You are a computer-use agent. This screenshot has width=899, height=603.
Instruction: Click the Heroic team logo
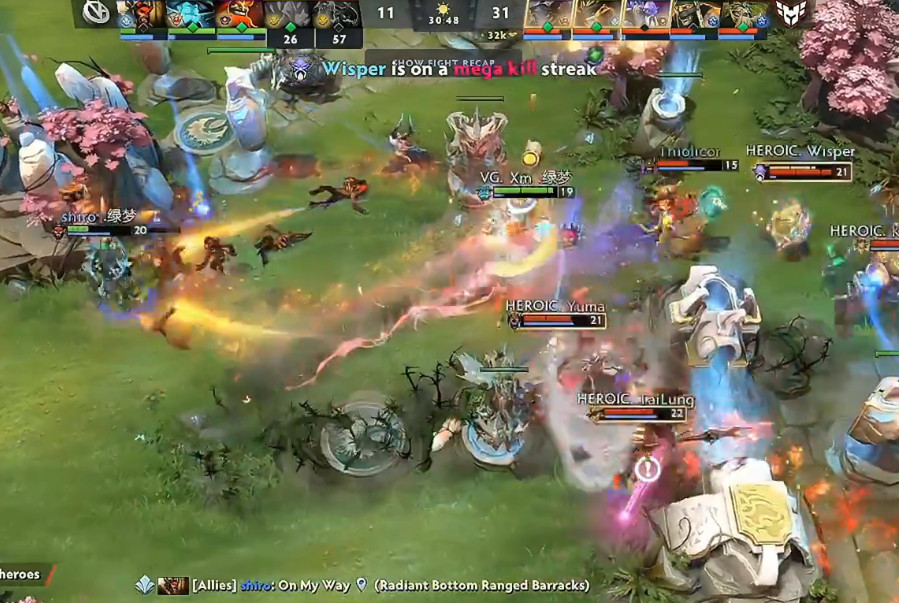791,13
